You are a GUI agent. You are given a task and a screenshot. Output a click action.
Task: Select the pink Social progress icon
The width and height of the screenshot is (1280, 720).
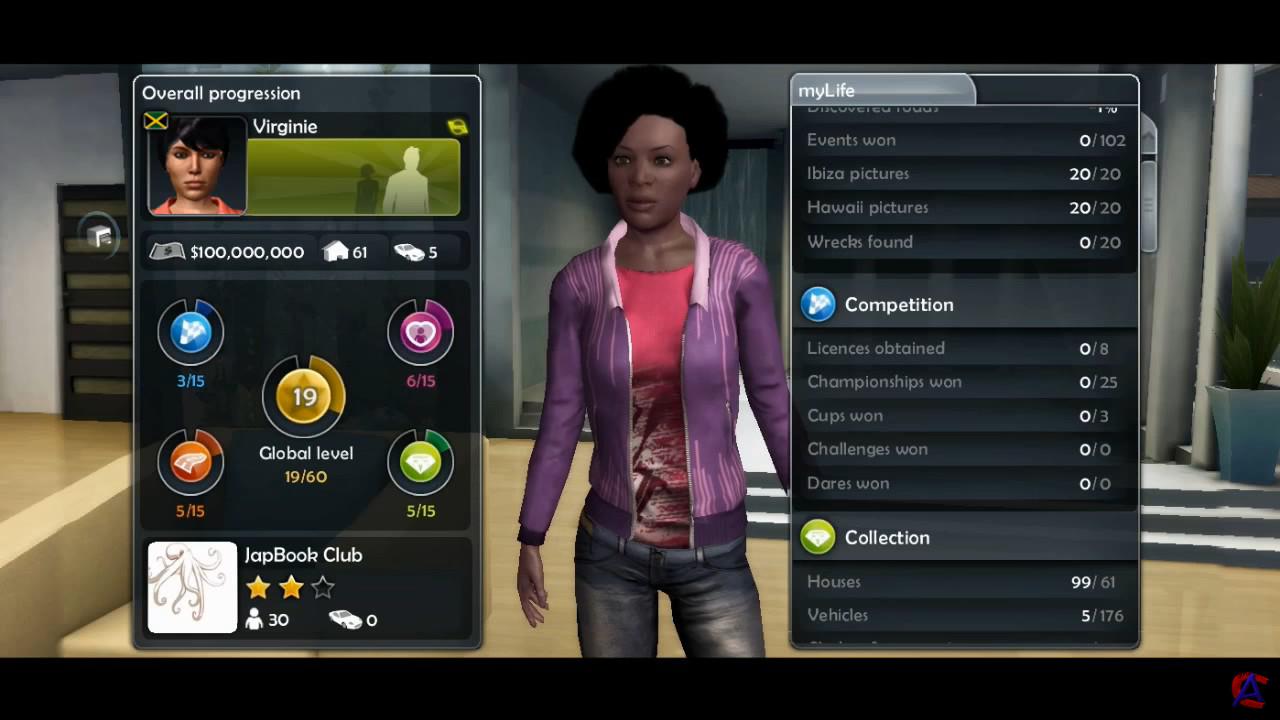tap(420, 332)
